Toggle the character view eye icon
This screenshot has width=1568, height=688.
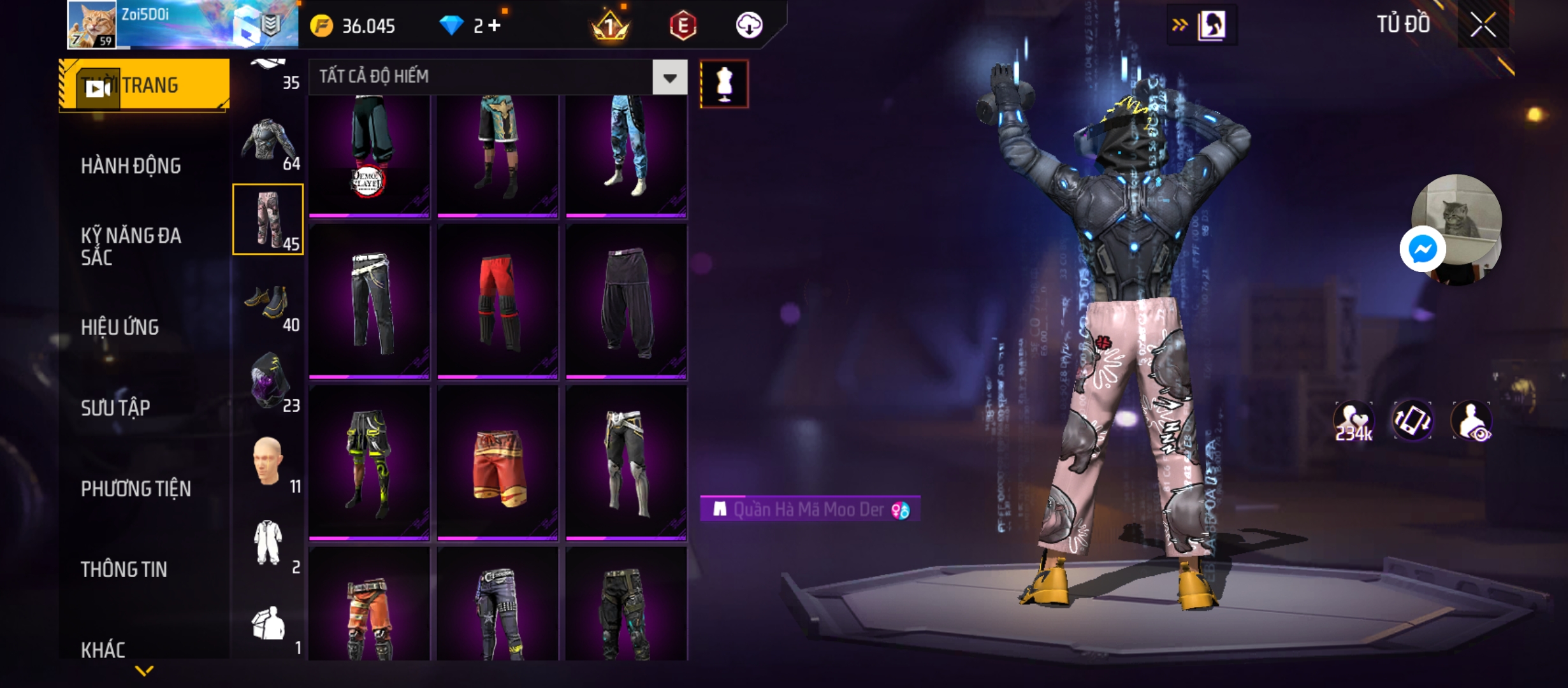pos(1471,421)
